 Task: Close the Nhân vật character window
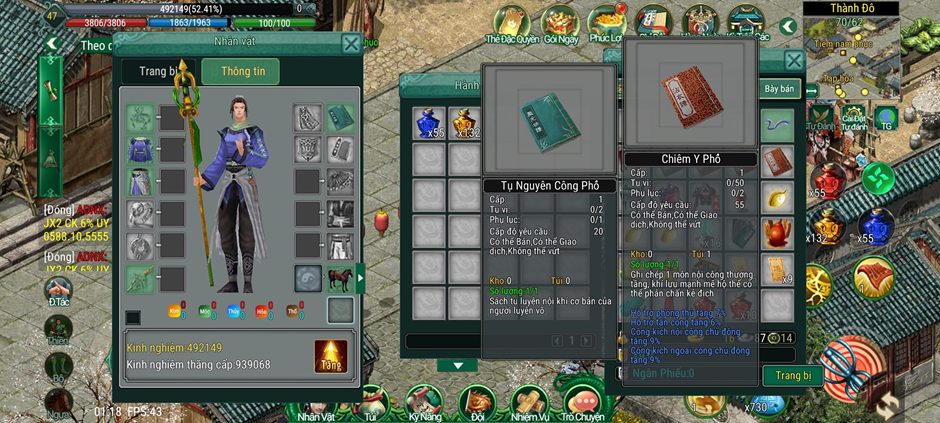tap(351, 44)
